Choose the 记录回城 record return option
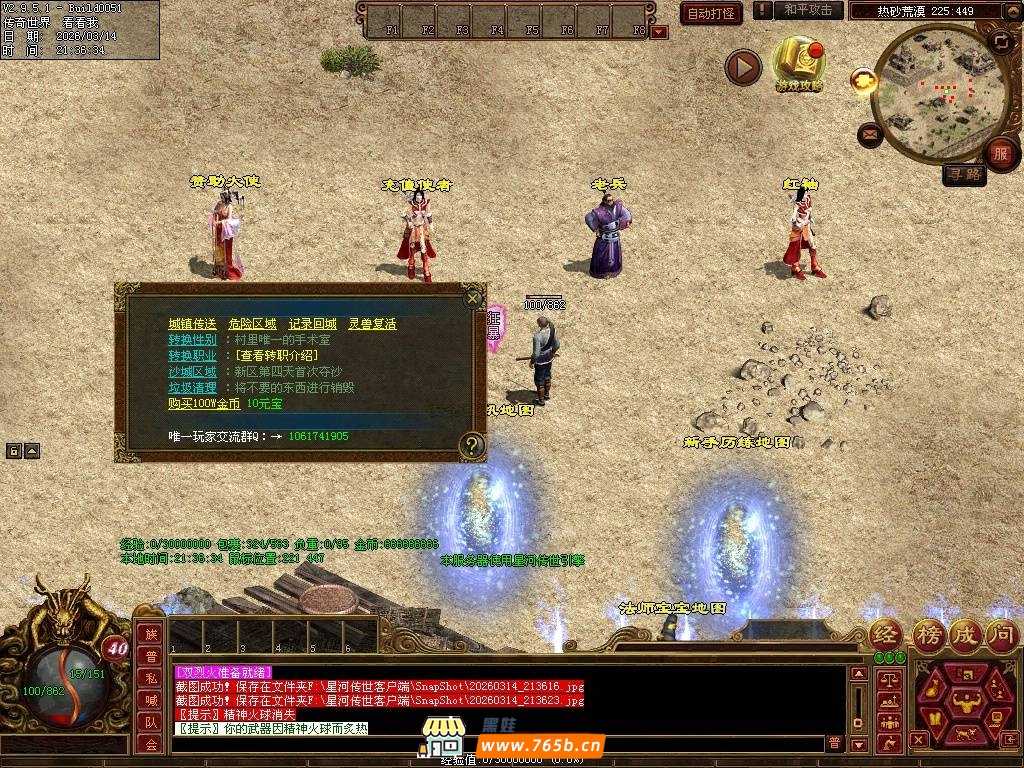 (x=312, y=324)
